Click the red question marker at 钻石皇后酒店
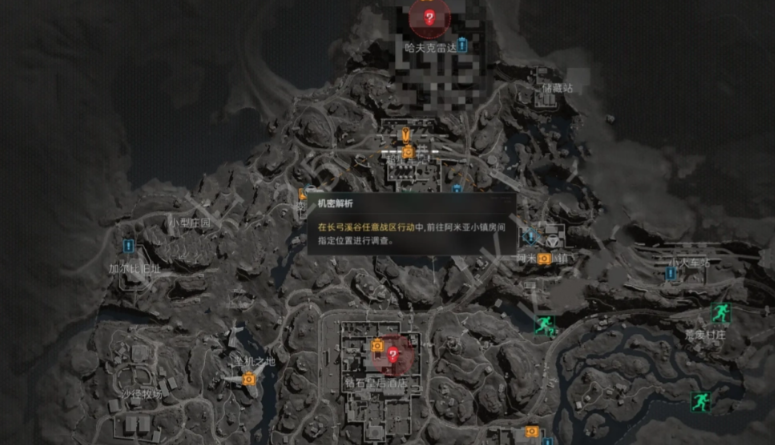This screenshot has width=775, height=445. tap(393, 353)
